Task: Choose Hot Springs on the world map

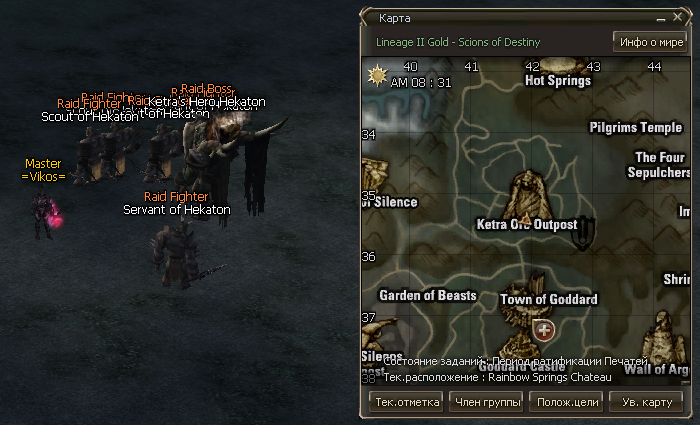Action: (x=557, y=81)
